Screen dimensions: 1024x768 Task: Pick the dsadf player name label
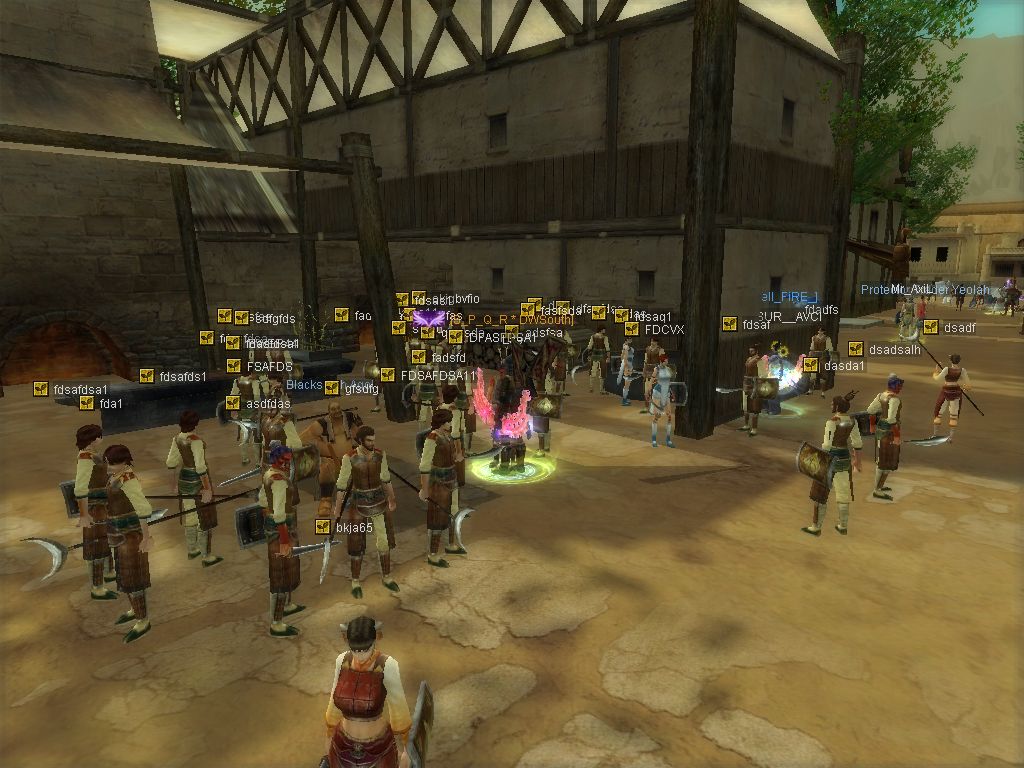point(959,327)
